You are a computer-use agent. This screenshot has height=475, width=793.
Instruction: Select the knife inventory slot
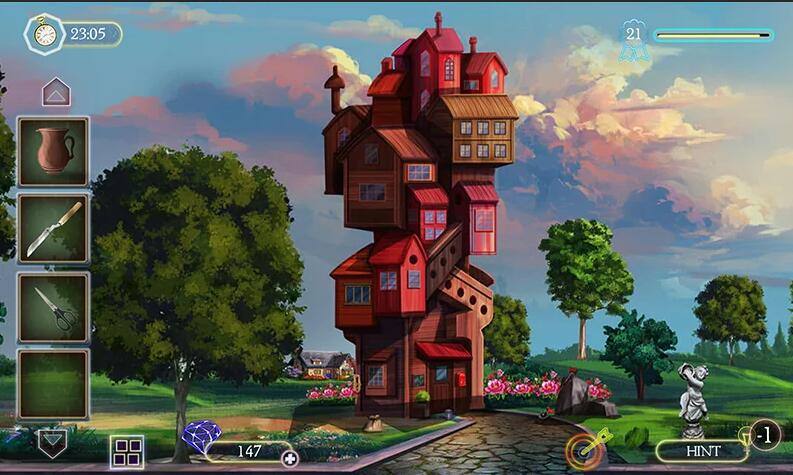(53, 228)
